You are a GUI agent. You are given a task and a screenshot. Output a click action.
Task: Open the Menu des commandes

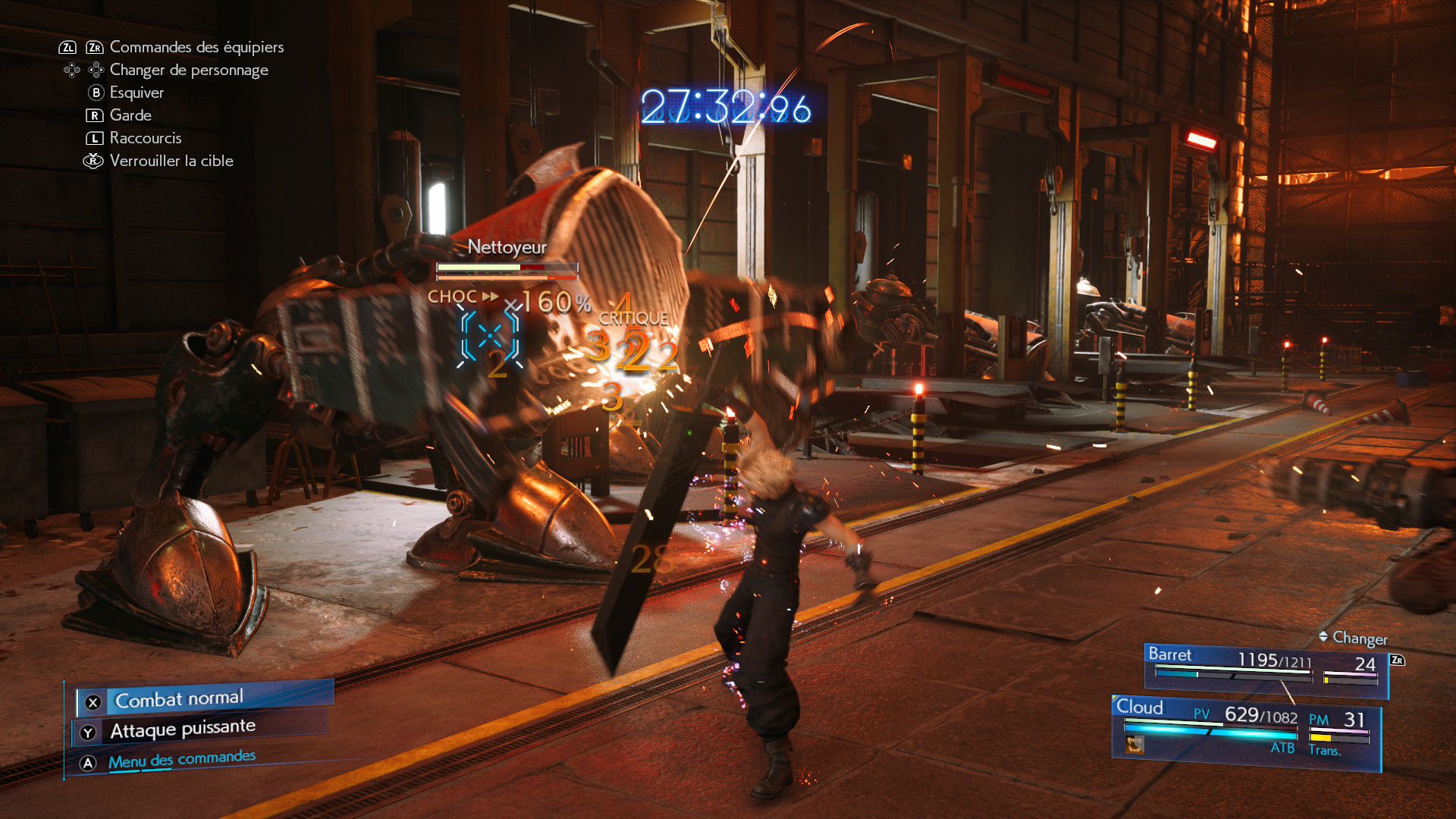(180, 759)
